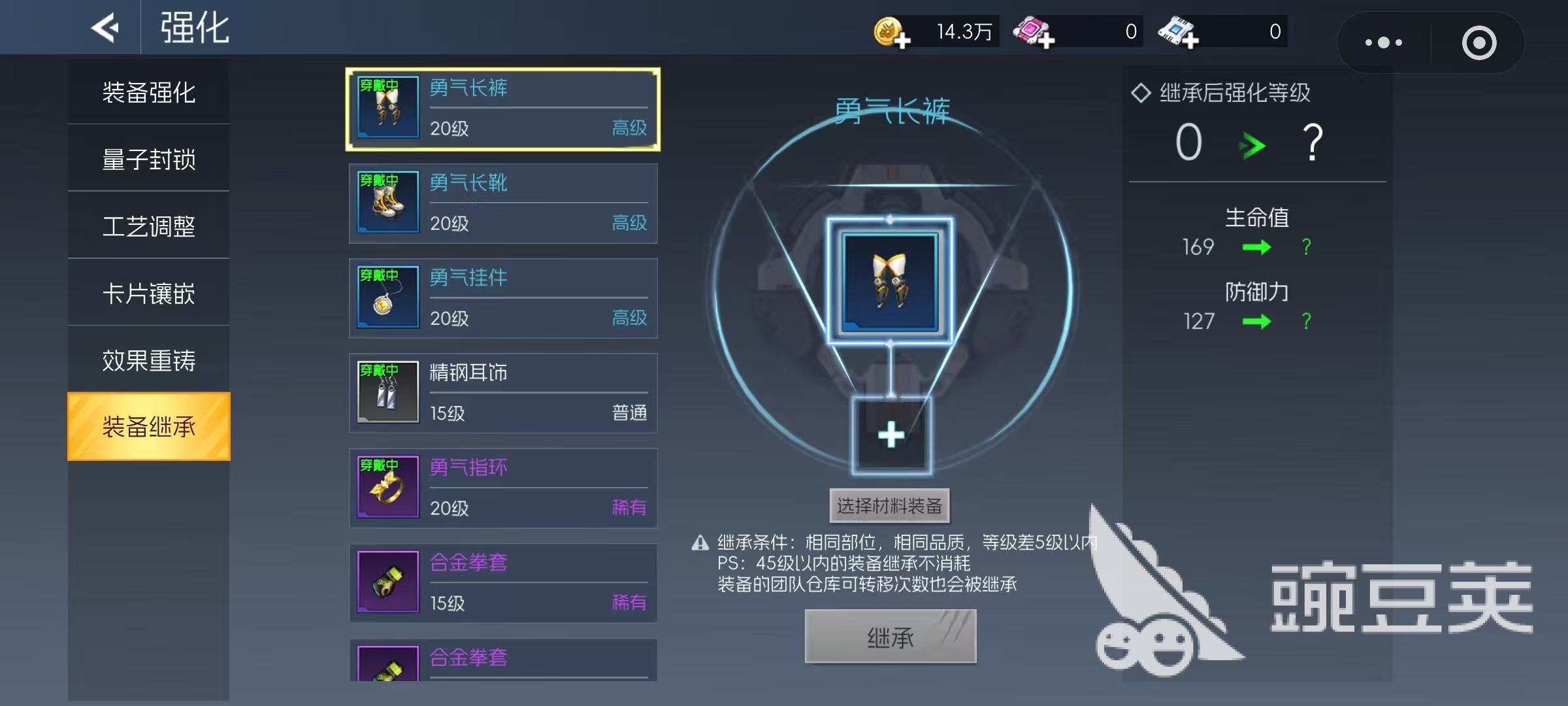Tap the 勇气长裤 equipment thumbnail in center

coord(890,281)
